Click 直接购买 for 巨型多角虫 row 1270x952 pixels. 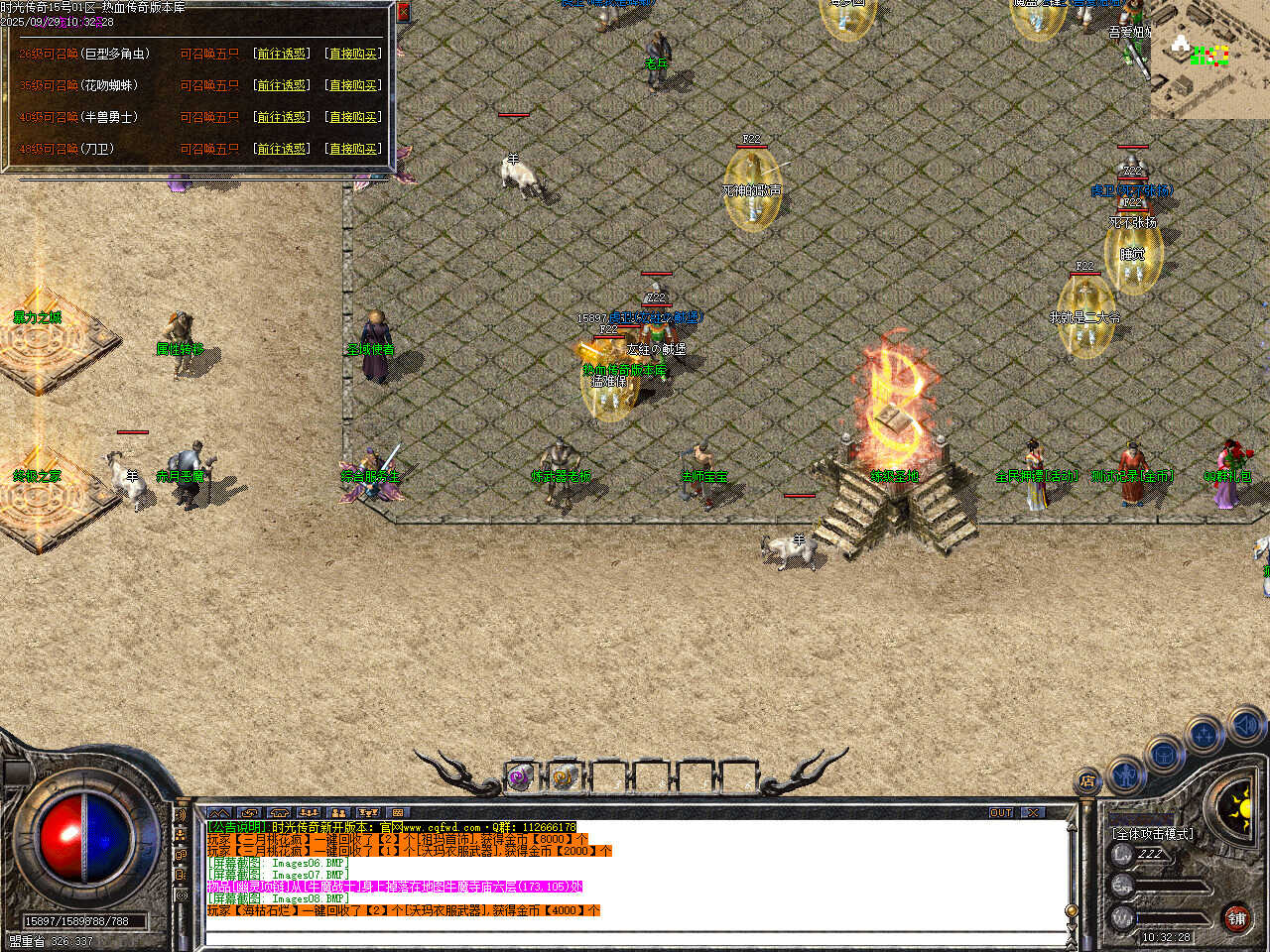(353, 54)
